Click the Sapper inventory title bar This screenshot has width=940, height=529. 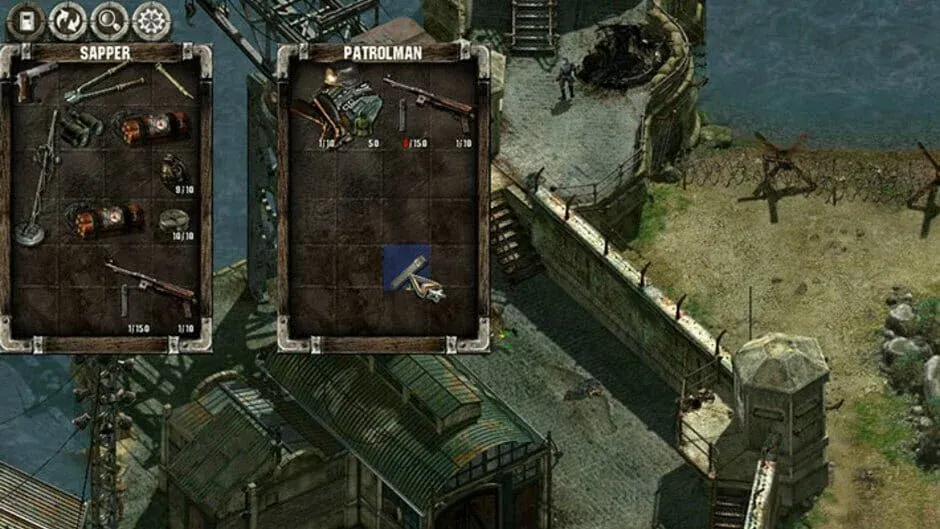(x=104, y=52)
